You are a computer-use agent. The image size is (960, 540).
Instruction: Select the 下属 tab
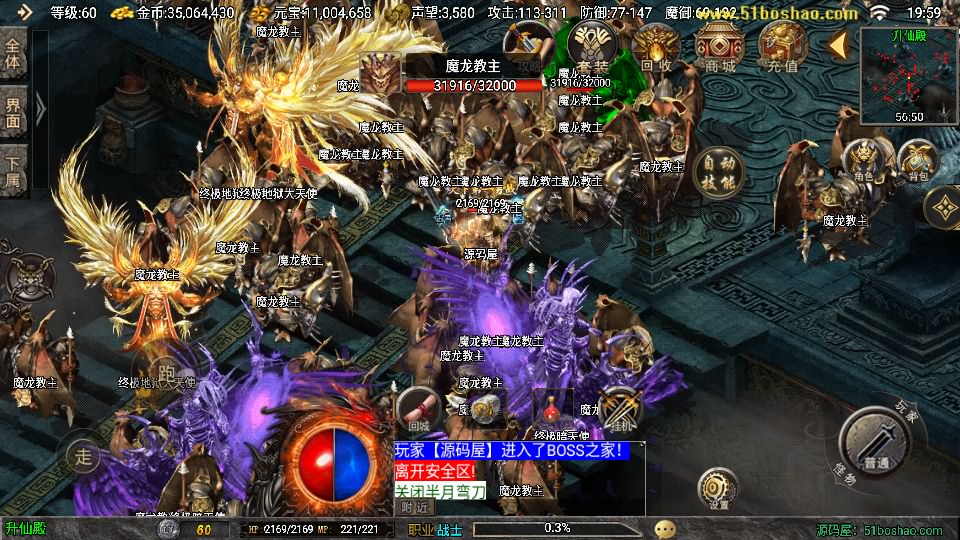coord(14,171)
